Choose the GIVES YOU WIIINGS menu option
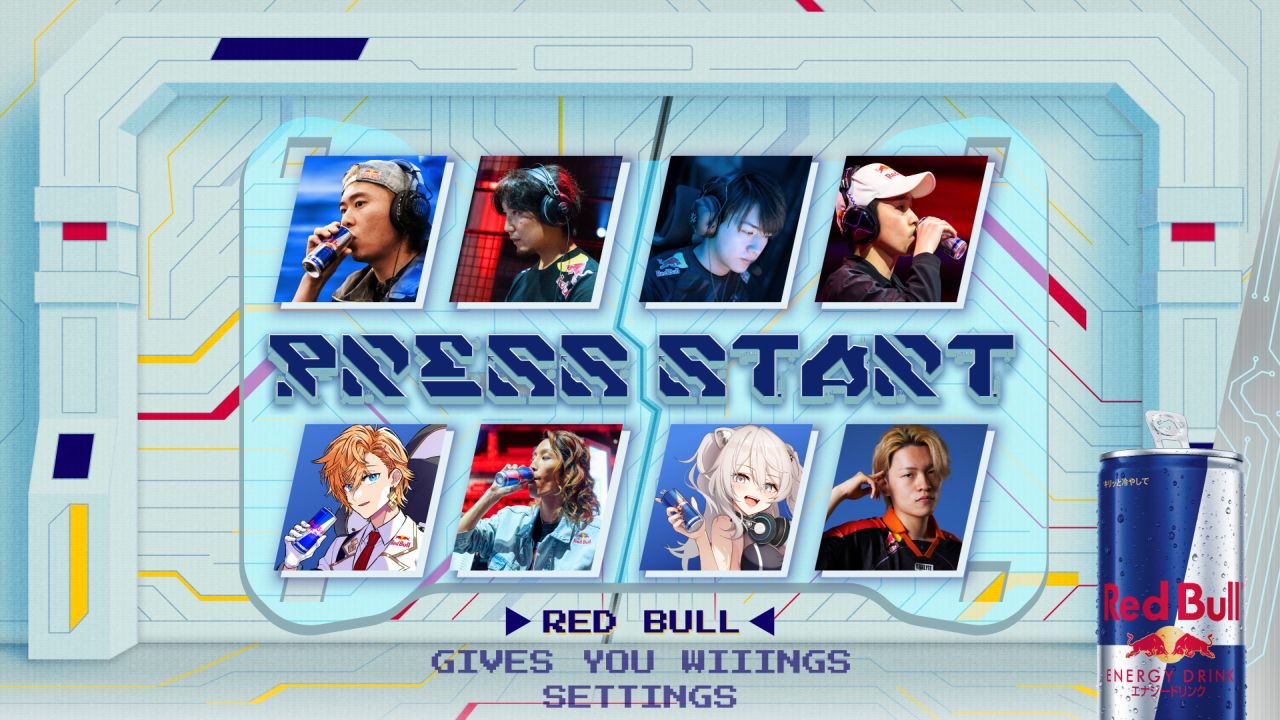The image size is (1280, 720). point(640,661)
